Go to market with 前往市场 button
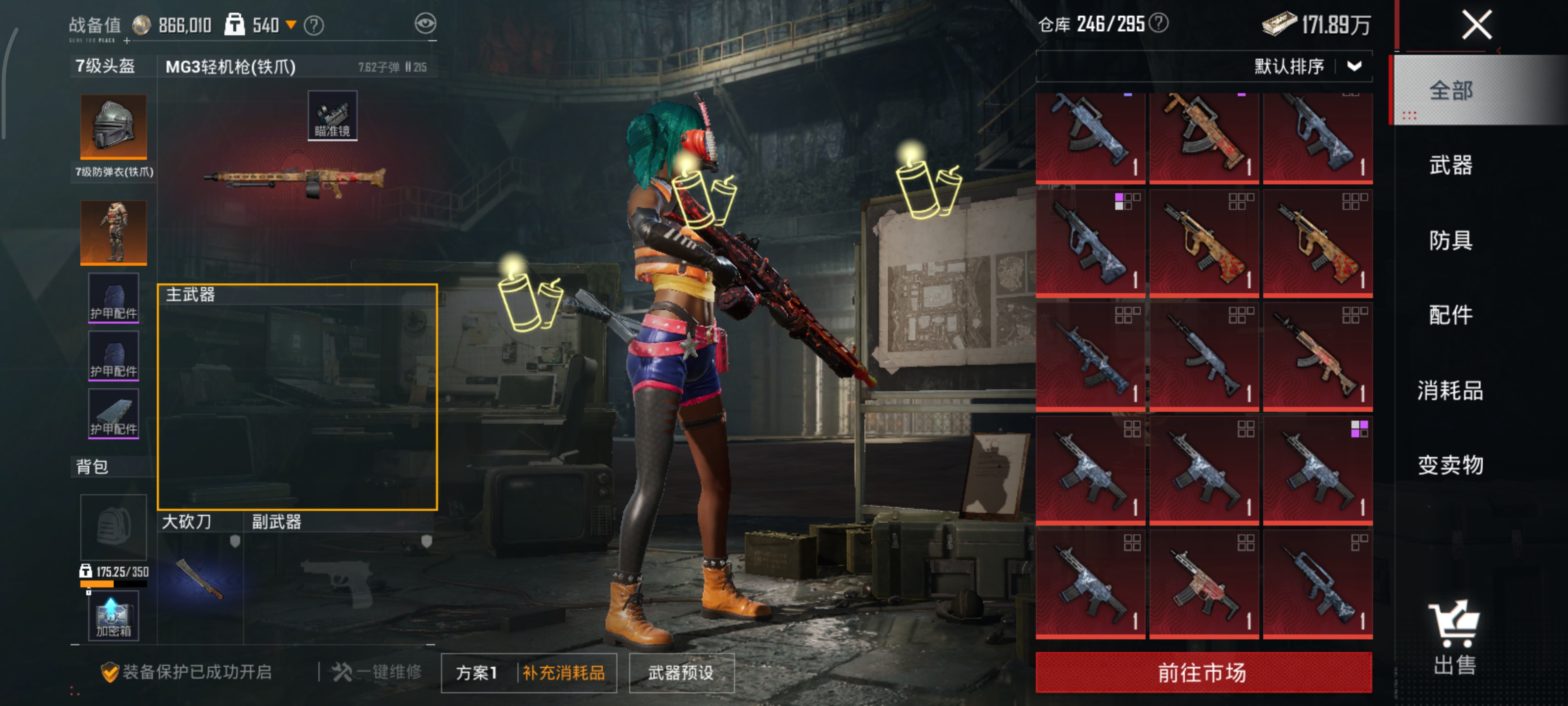1568x706 pixels. (1203, 673)
